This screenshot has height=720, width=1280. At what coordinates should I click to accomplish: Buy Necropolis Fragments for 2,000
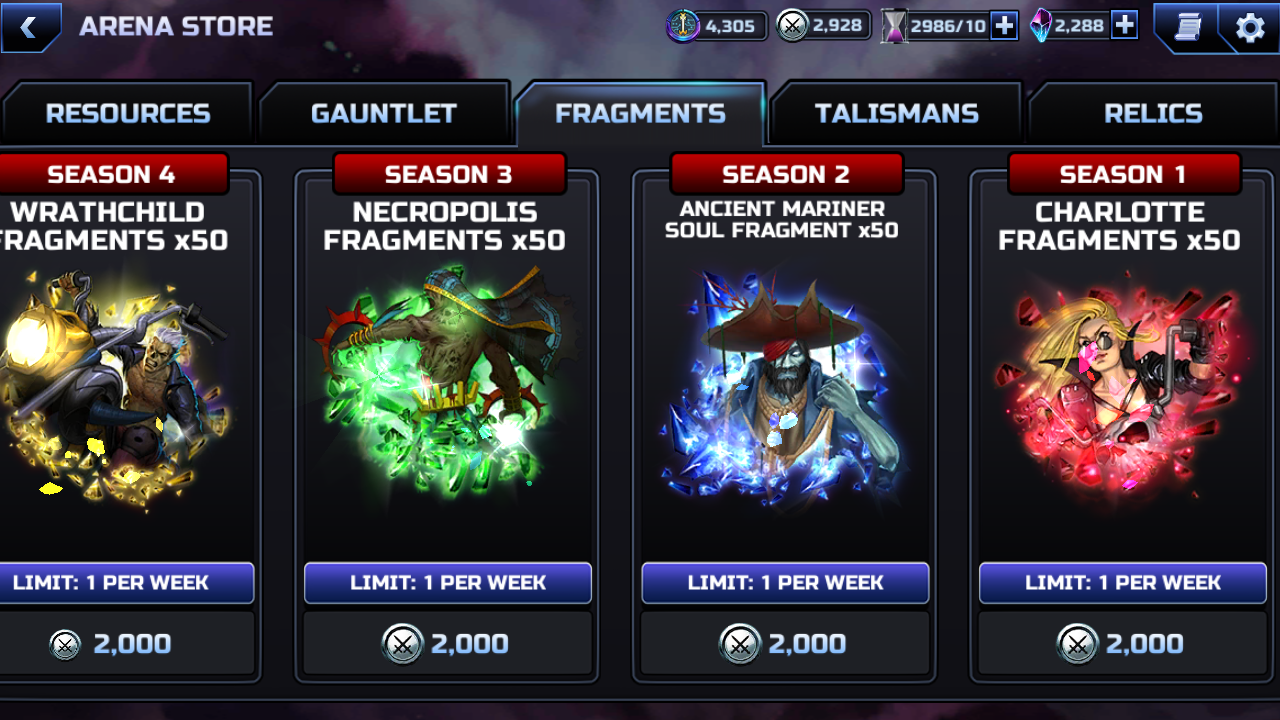pos(447,644)
